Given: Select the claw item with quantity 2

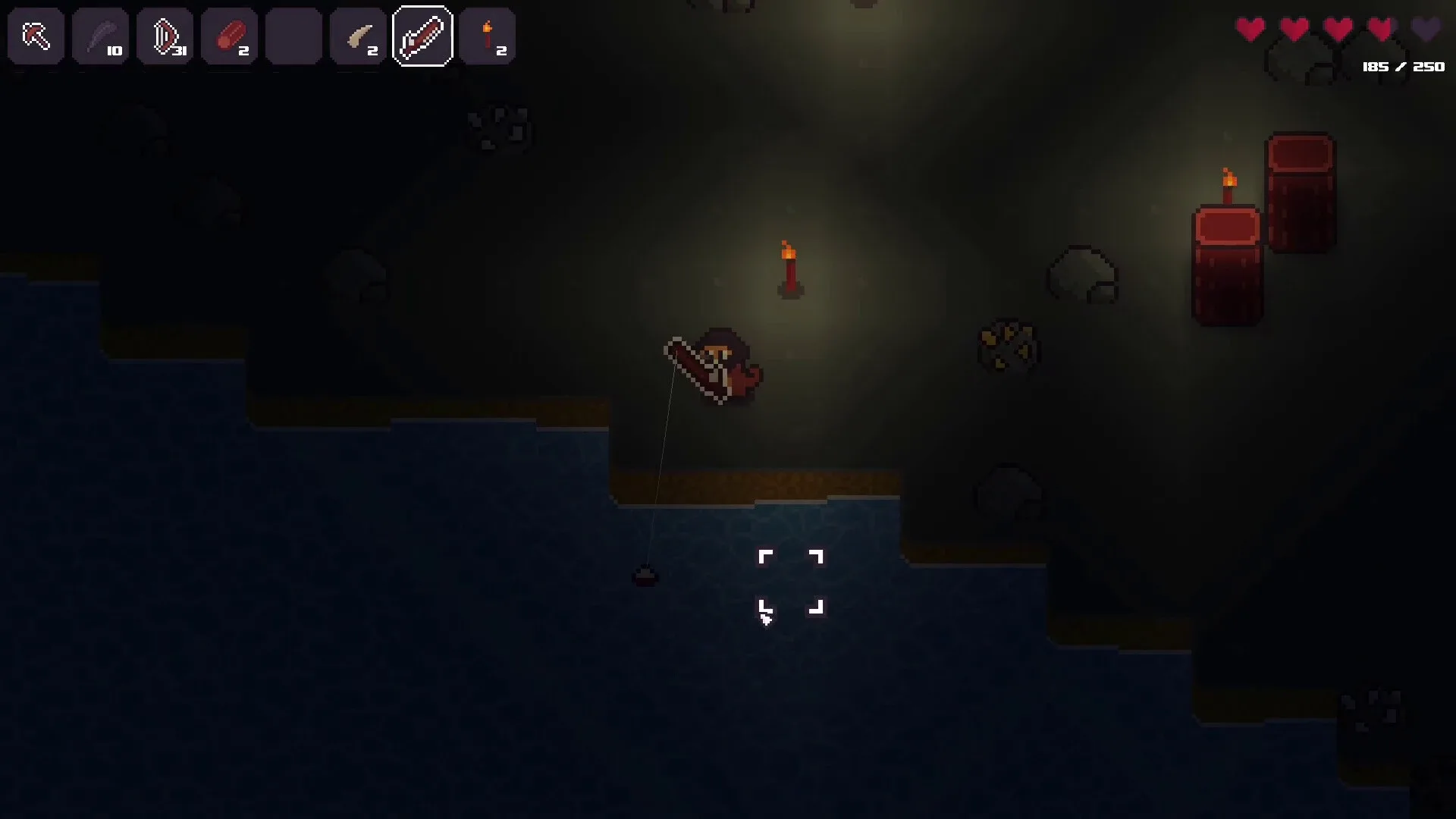Looking at the screenshot, I should [359, 36].
